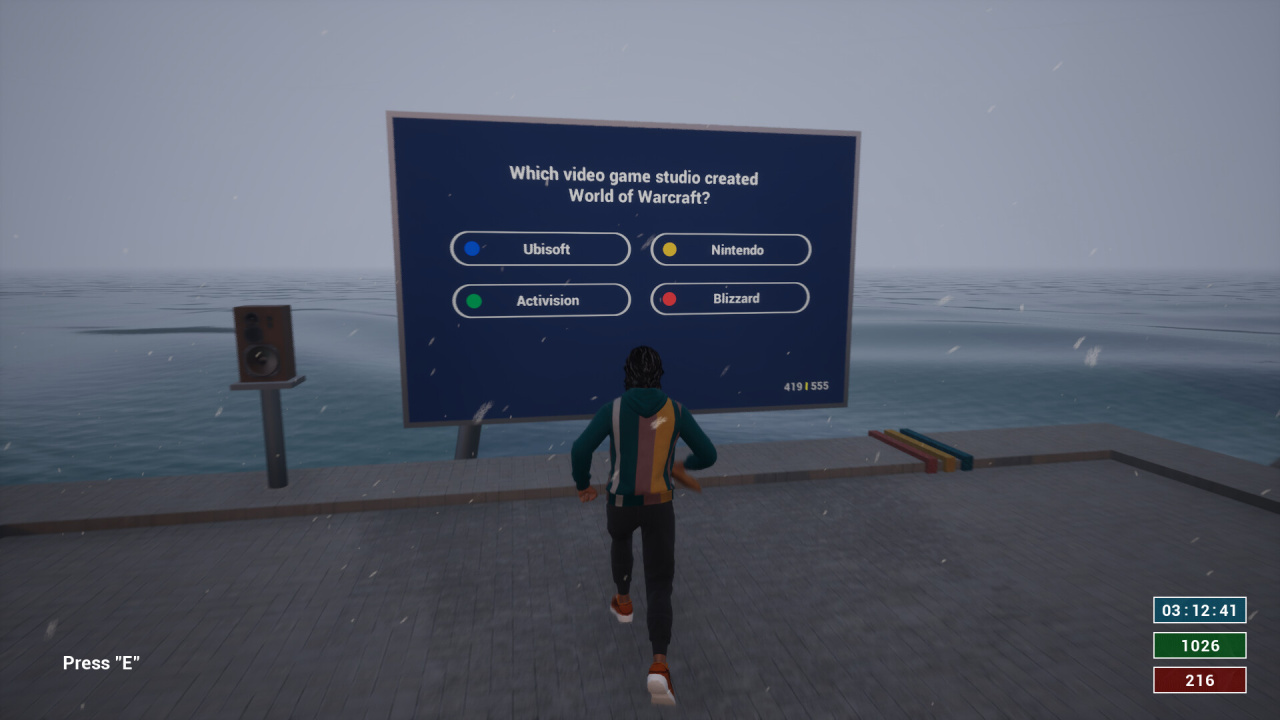
Task: Select Nintendo as the answer
Action: (731, 250)
